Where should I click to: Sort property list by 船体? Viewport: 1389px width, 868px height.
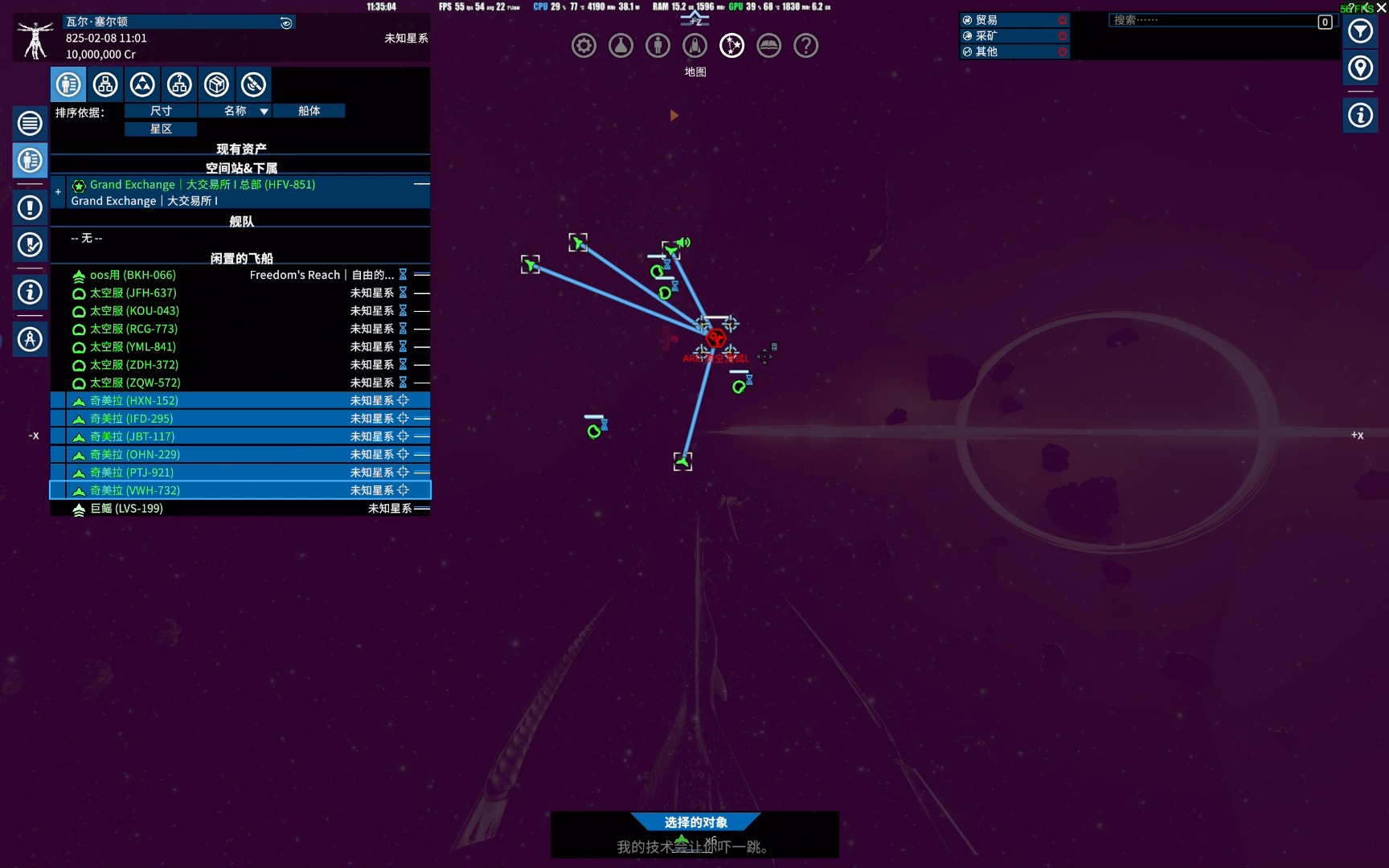coord(309,111)
